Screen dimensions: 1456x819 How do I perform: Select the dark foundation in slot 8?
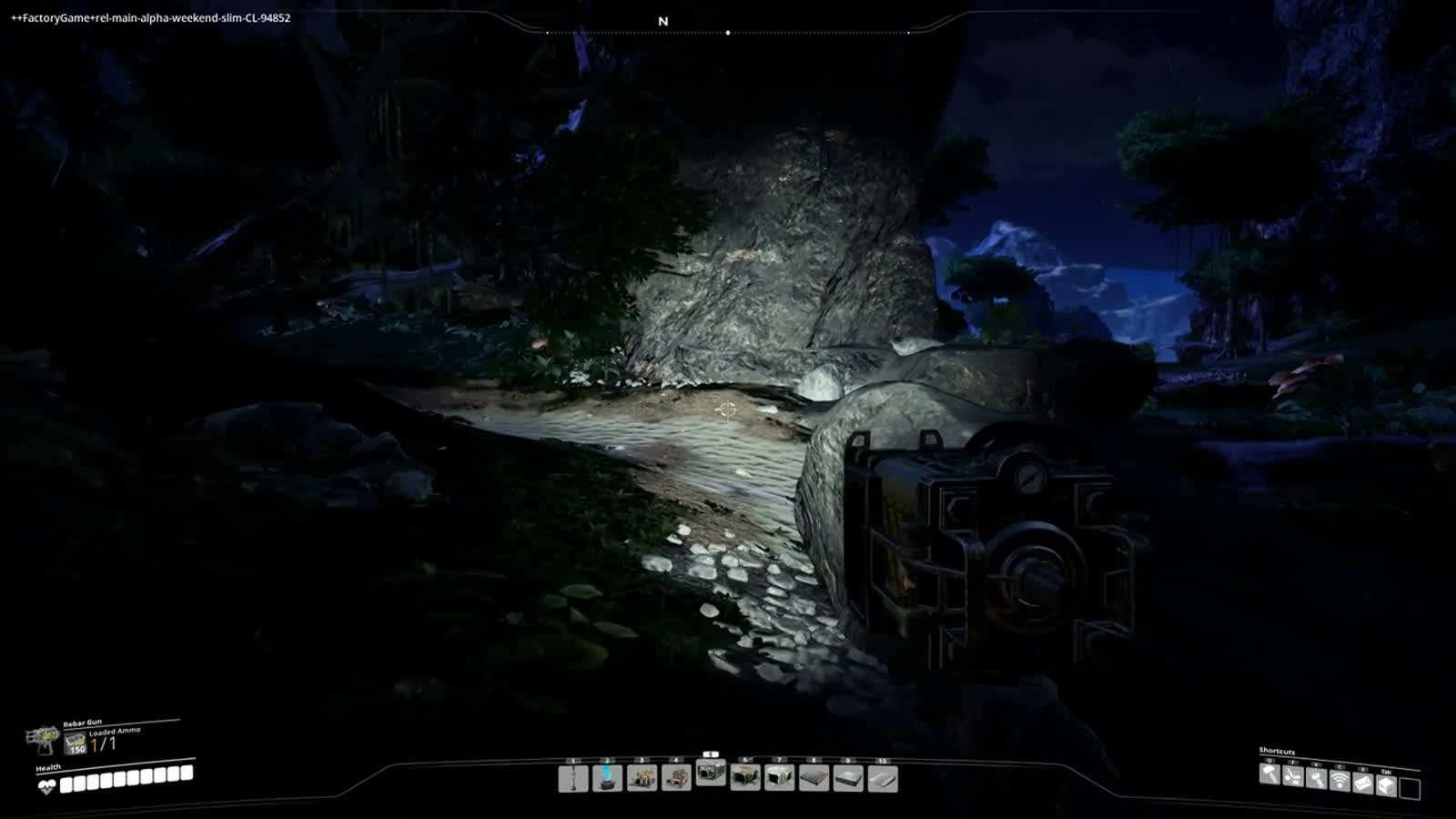coord(814,779)
